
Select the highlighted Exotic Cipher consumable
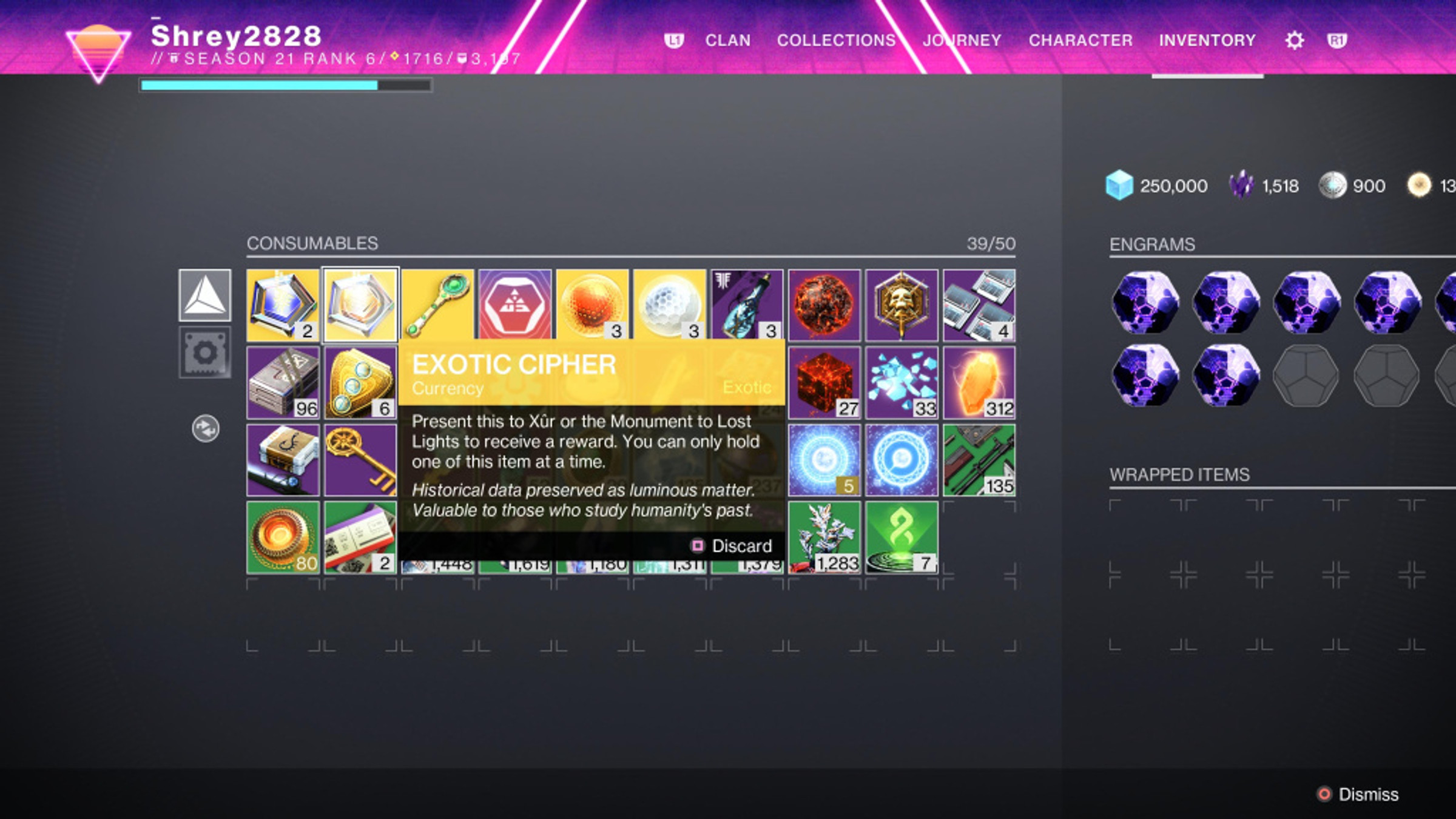360,303
